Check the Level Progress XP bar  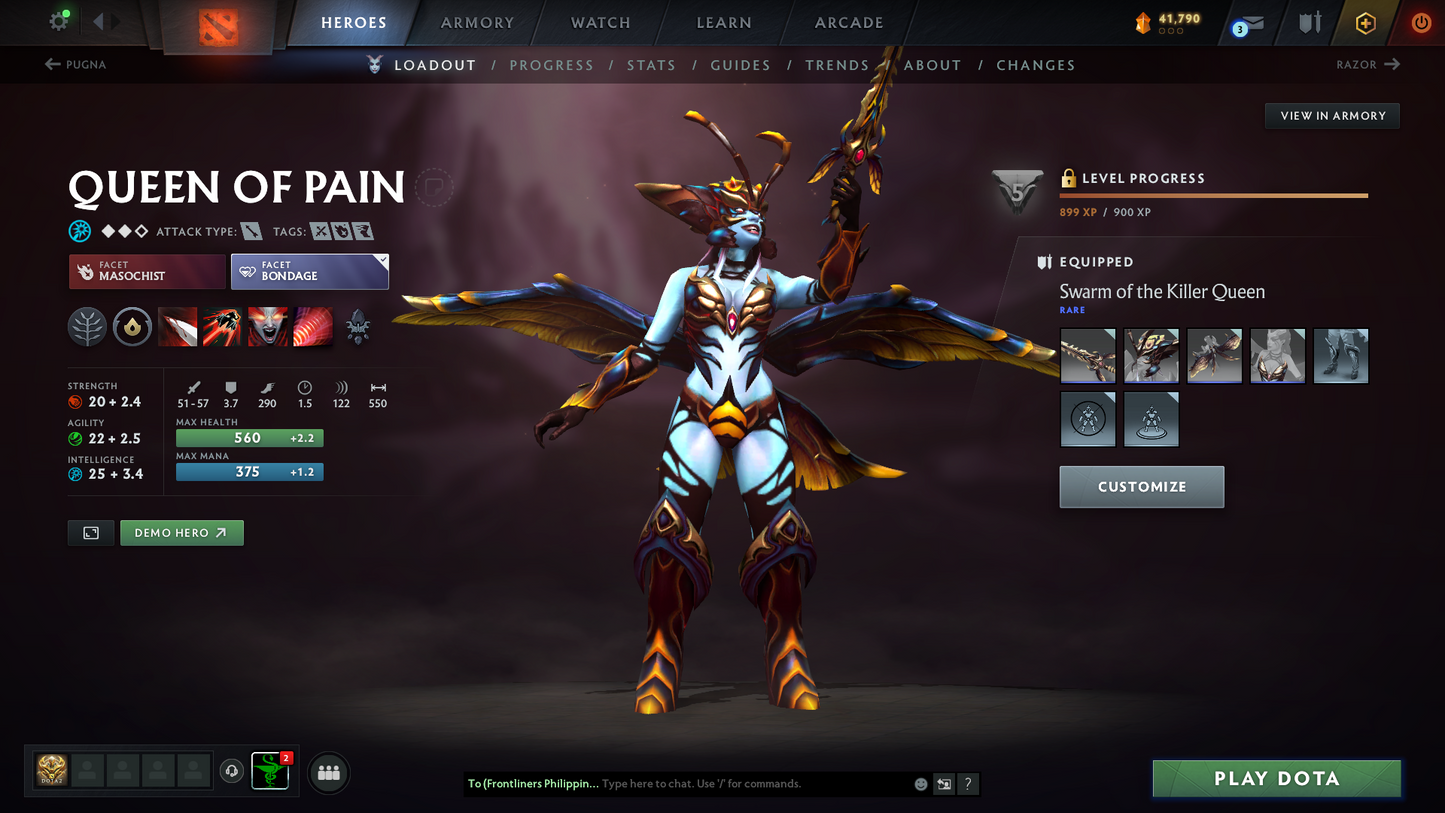1212,196
